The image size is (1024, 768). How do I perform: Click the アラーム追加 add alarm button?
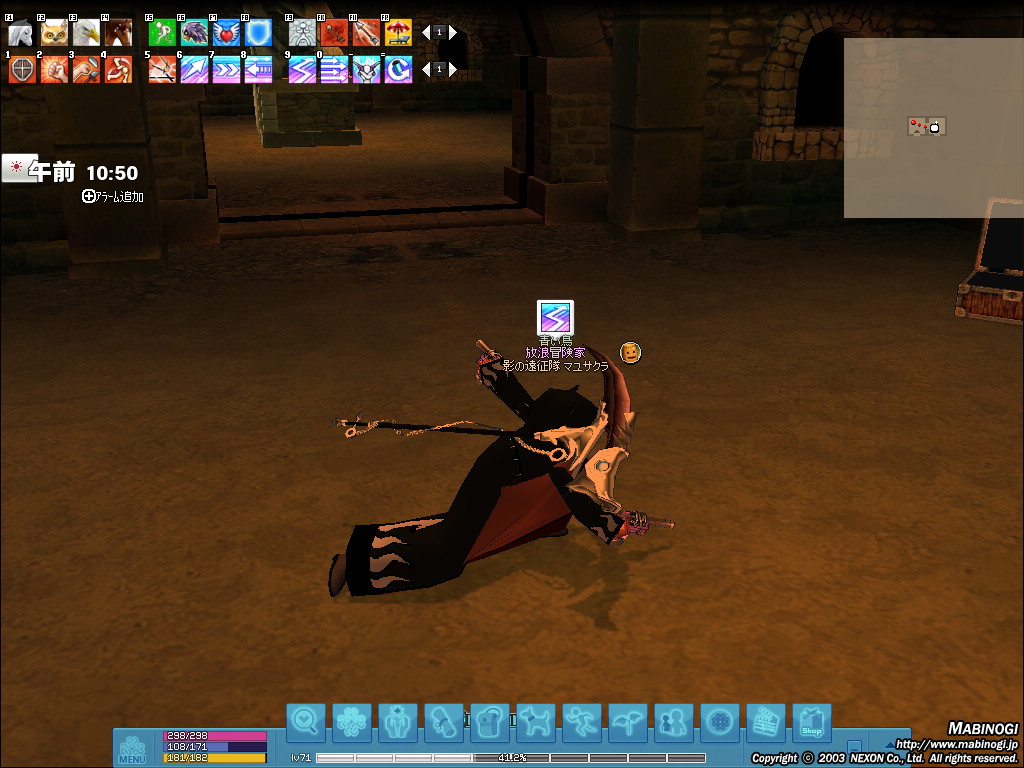click(x=113, y=197)
